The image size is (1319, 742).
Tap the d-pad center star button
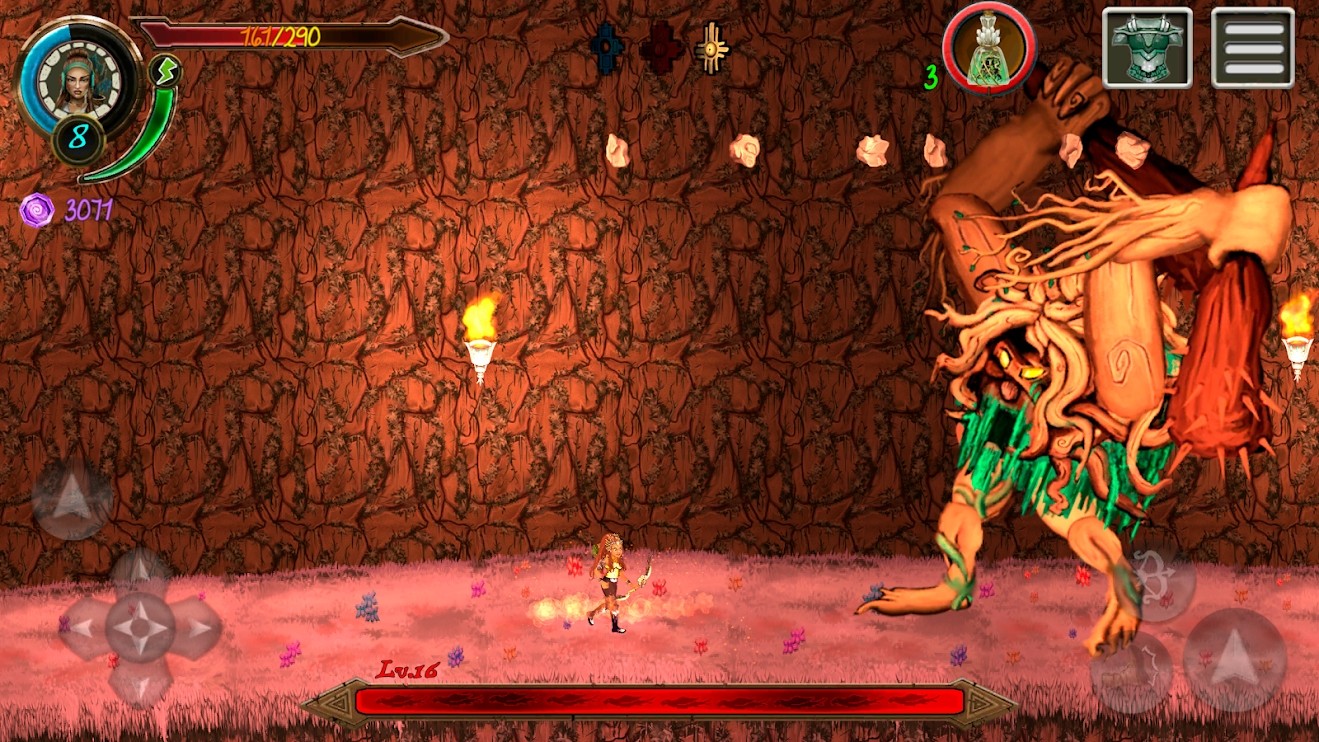[140, 628]
